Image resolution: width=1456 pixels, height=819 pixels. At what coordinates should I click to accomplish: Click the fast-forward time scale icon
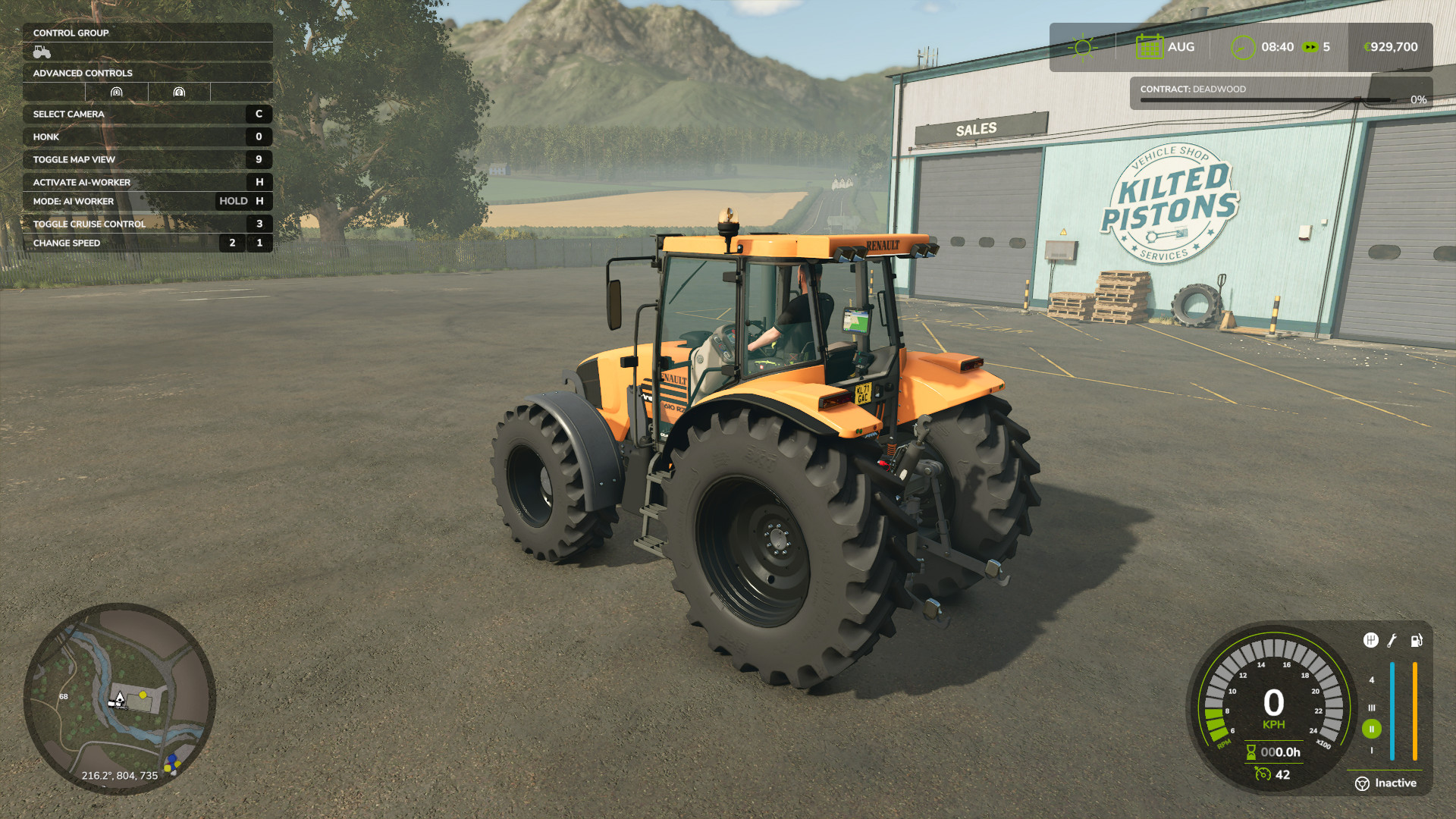(1310, 47)
